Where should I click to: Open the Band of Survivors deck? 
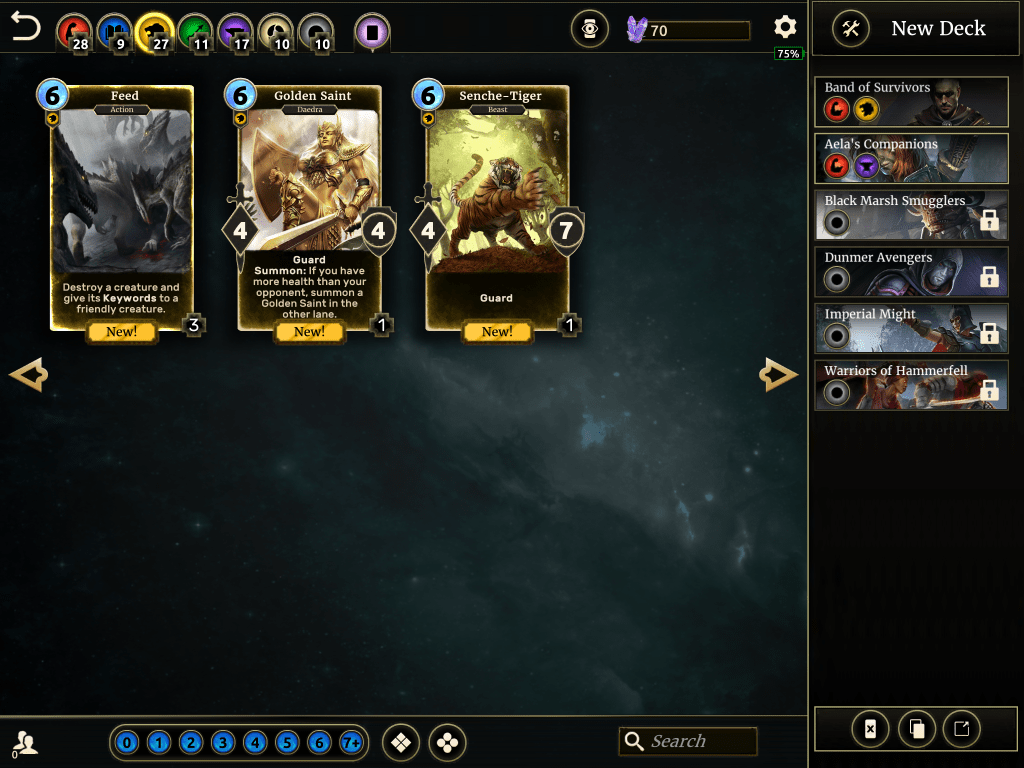pyautogui.click(x=911, y=102)
